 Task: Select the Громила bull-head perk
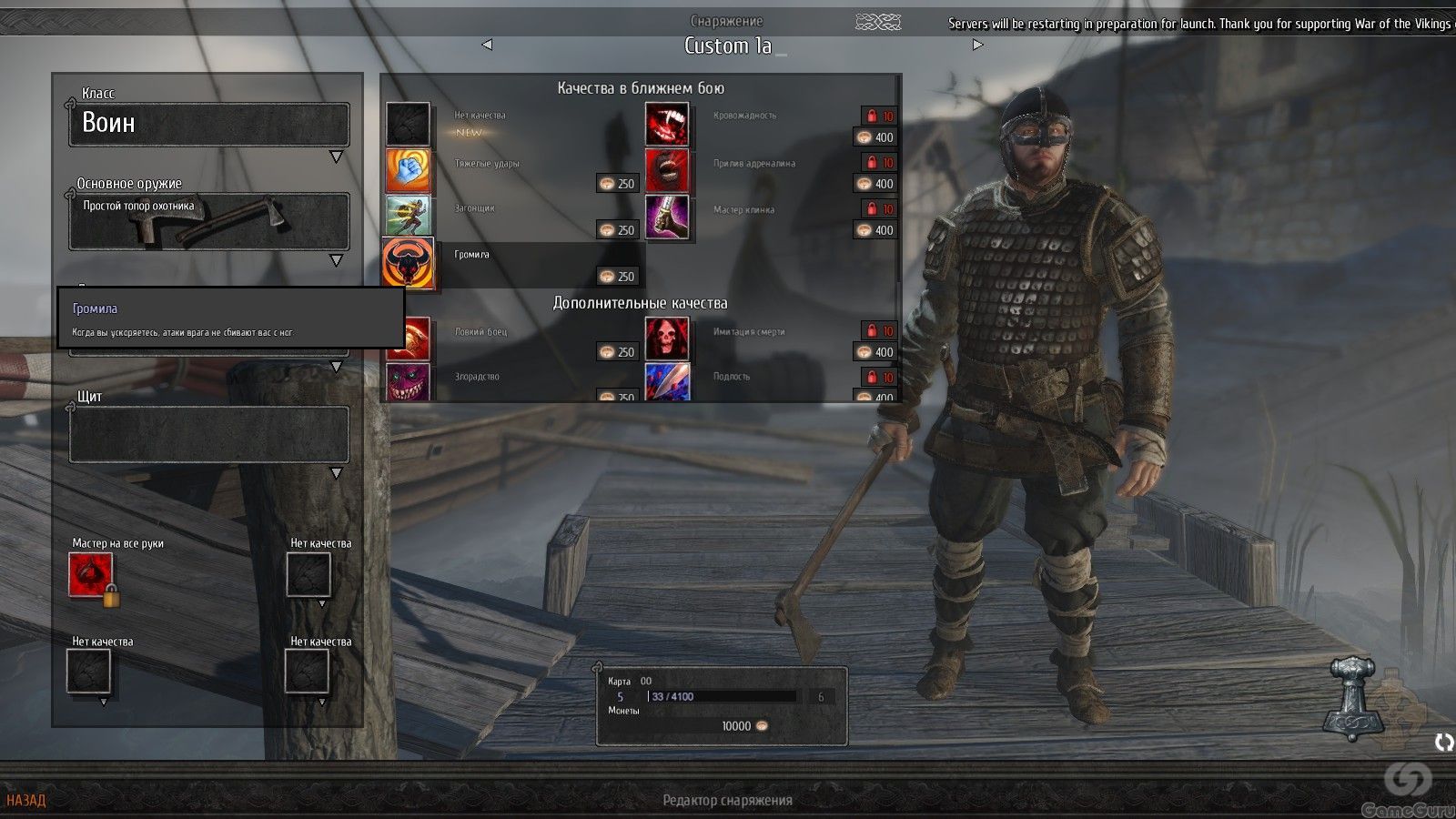(408, 263)
